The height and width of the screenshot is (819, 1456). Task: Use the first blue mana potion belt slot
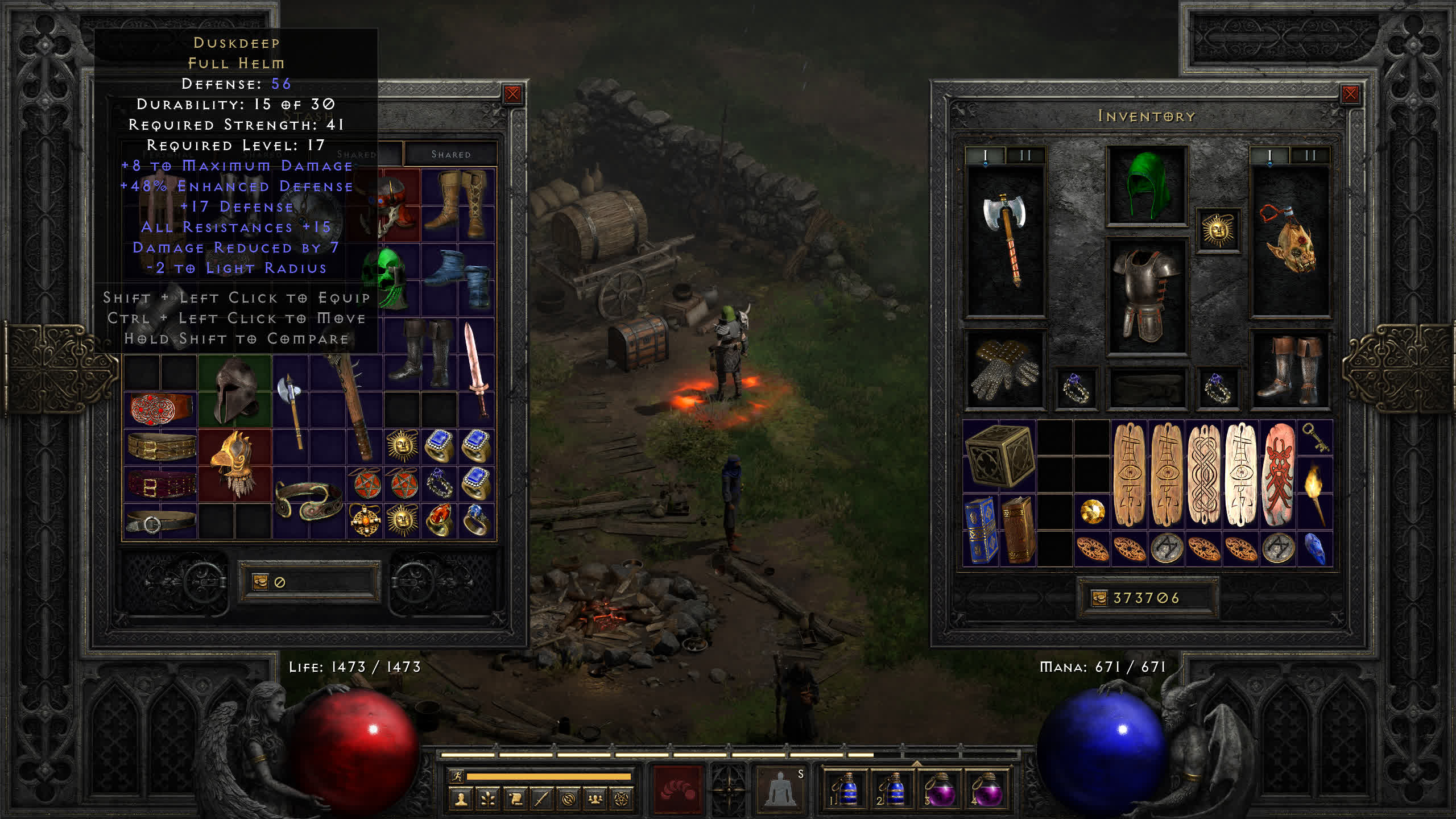pyautogui.click(x=845, y=789)
